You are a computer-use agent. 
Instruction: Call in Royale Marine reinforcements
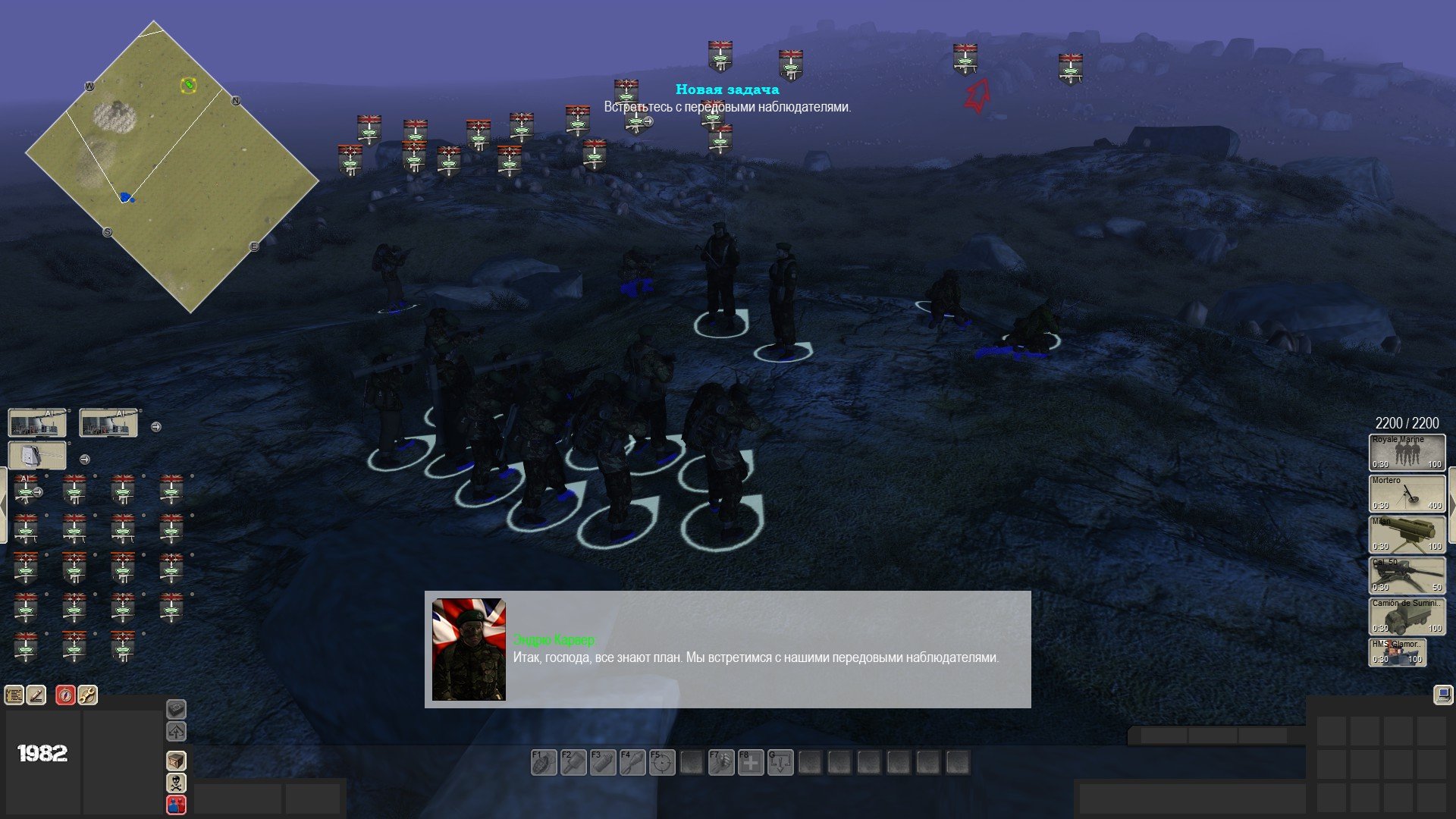pos(1407,453)
